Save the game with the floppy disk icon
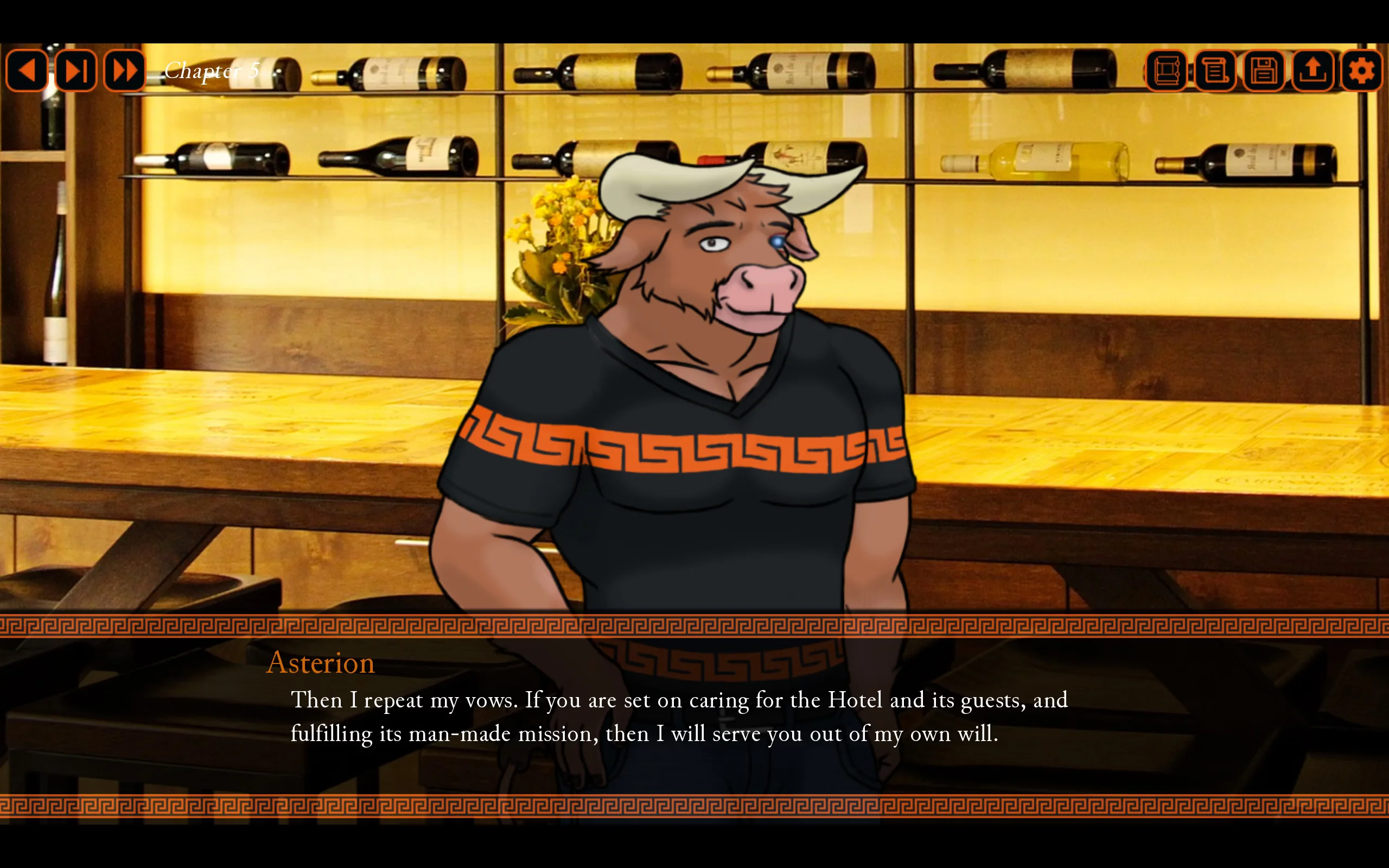Viewport: 1389px width, 868px height. point(1263,71)
